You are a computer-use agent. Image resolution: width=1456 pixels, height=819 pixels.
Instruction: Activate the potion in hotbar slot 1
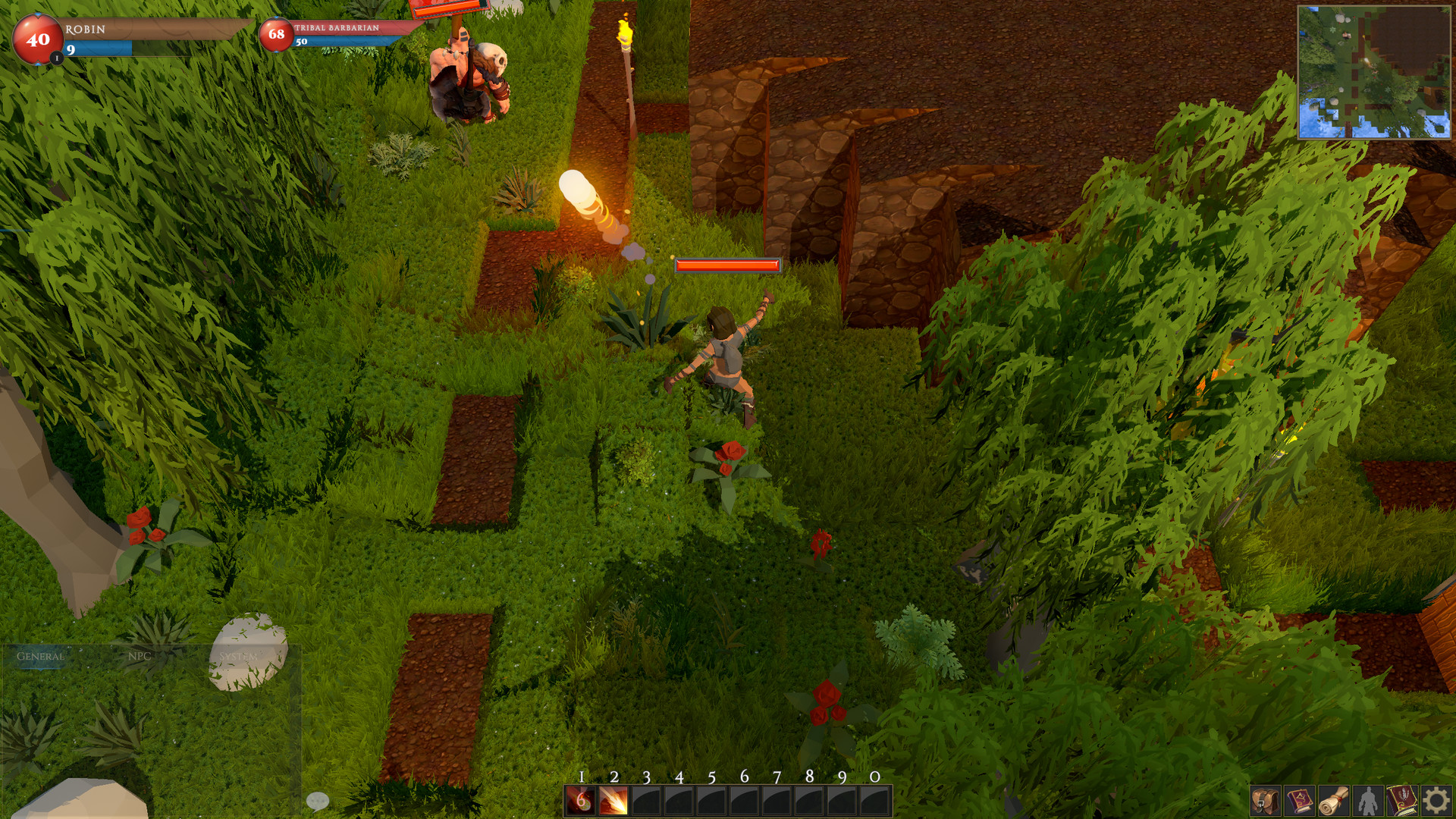point(579,800)
